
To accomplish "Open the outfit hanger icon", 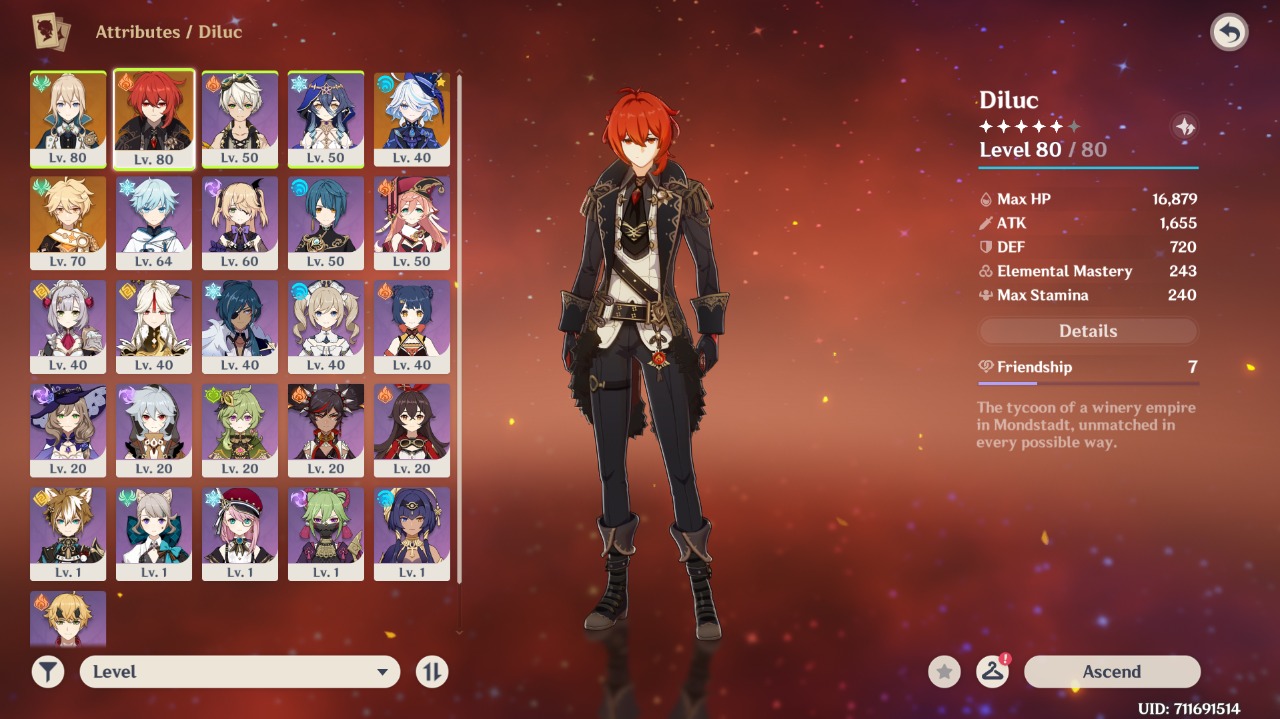I will [992, 672].
